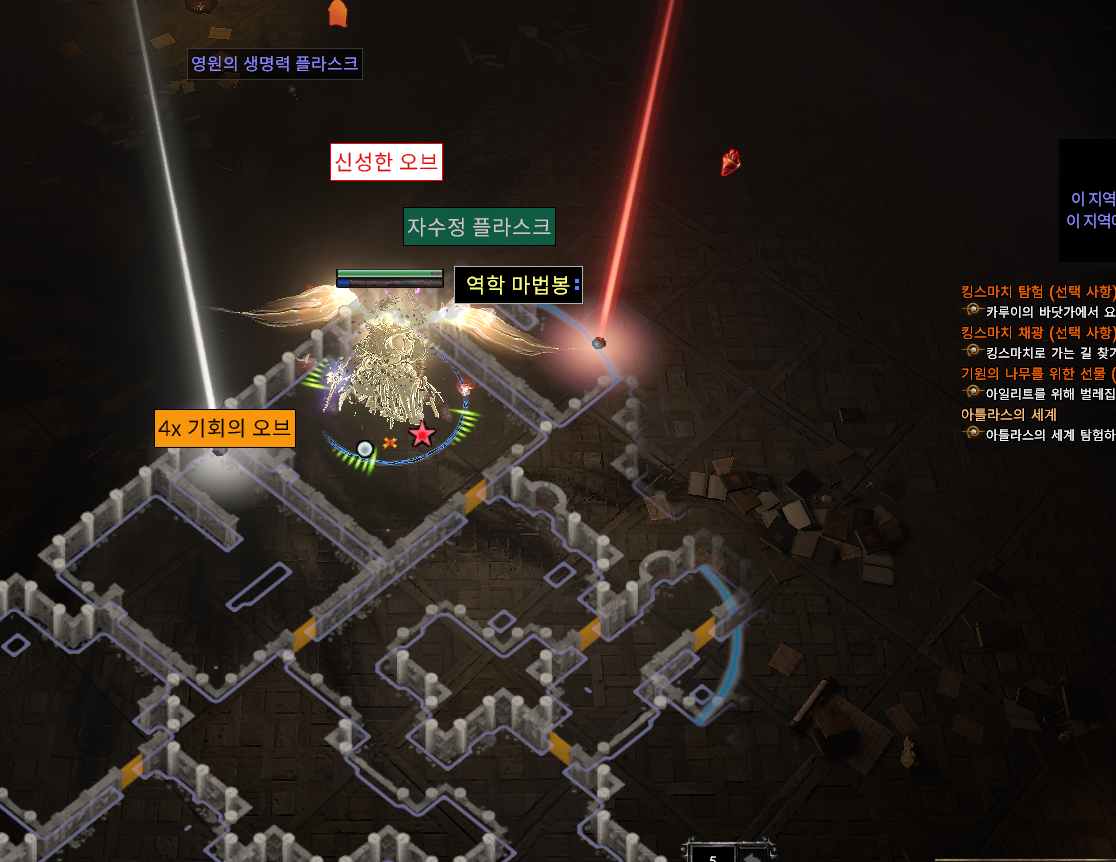This screenshot has height=862, width=1116.
Task: Grab the 4x 기회의 오브 loot label
Action: [225, 429]
